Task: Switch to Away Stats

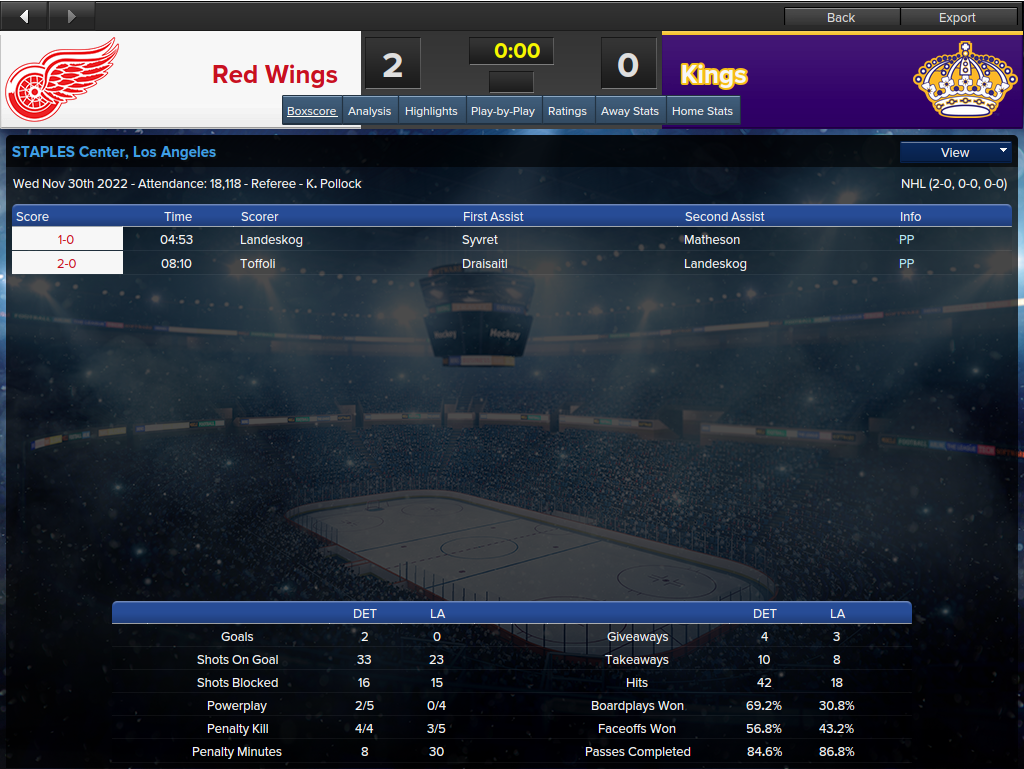Action: tap(630, 111)
